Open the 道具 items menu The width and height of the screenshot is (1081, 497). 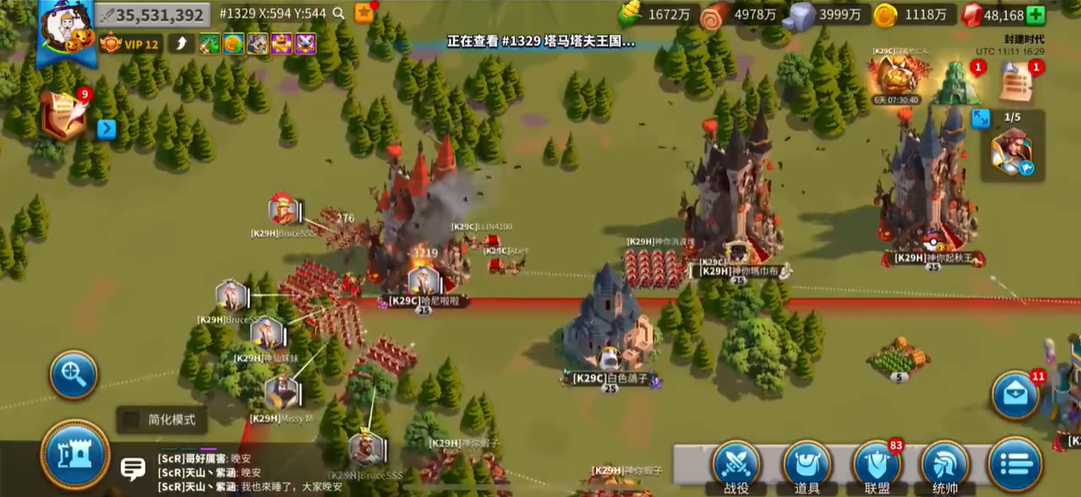(x=806, y=465)
